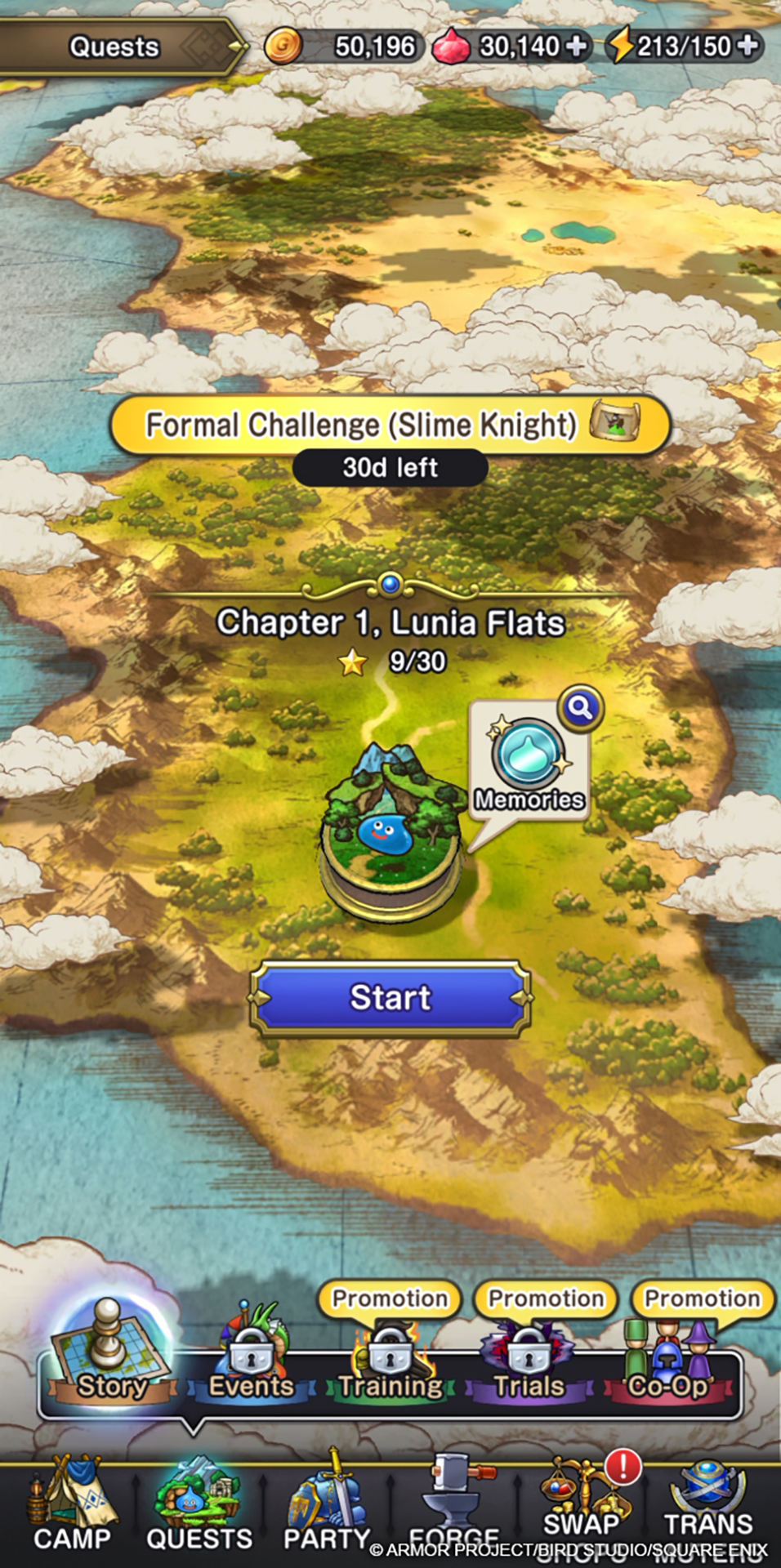This screenshot has height=1568, width=781.
Task: Select the Lunia Flats slime stage pedestal
Action: coord(390,833)
